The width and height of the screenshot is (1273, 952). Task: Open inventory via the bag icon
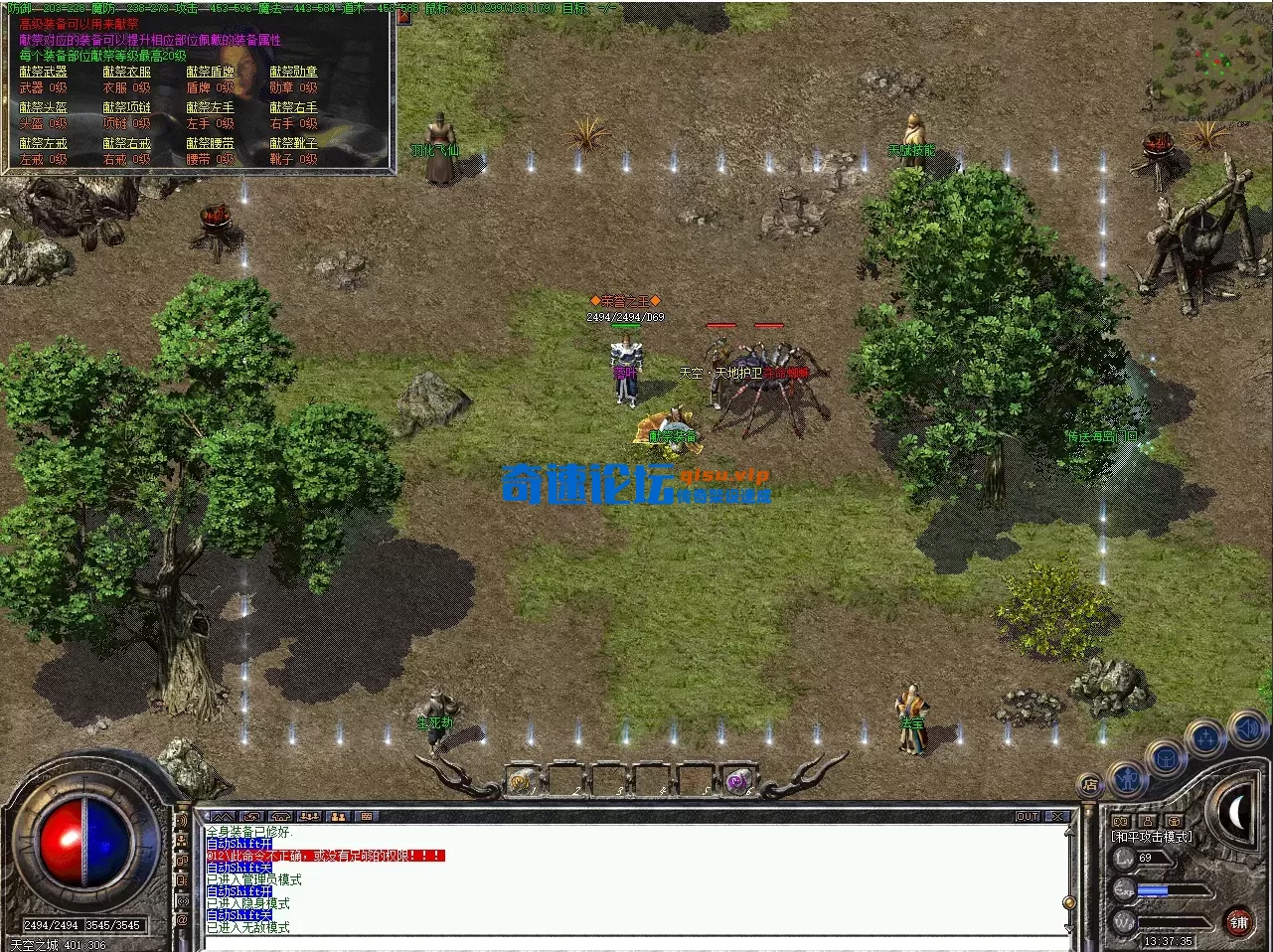pyautogui.click(x=1167, y=758)
